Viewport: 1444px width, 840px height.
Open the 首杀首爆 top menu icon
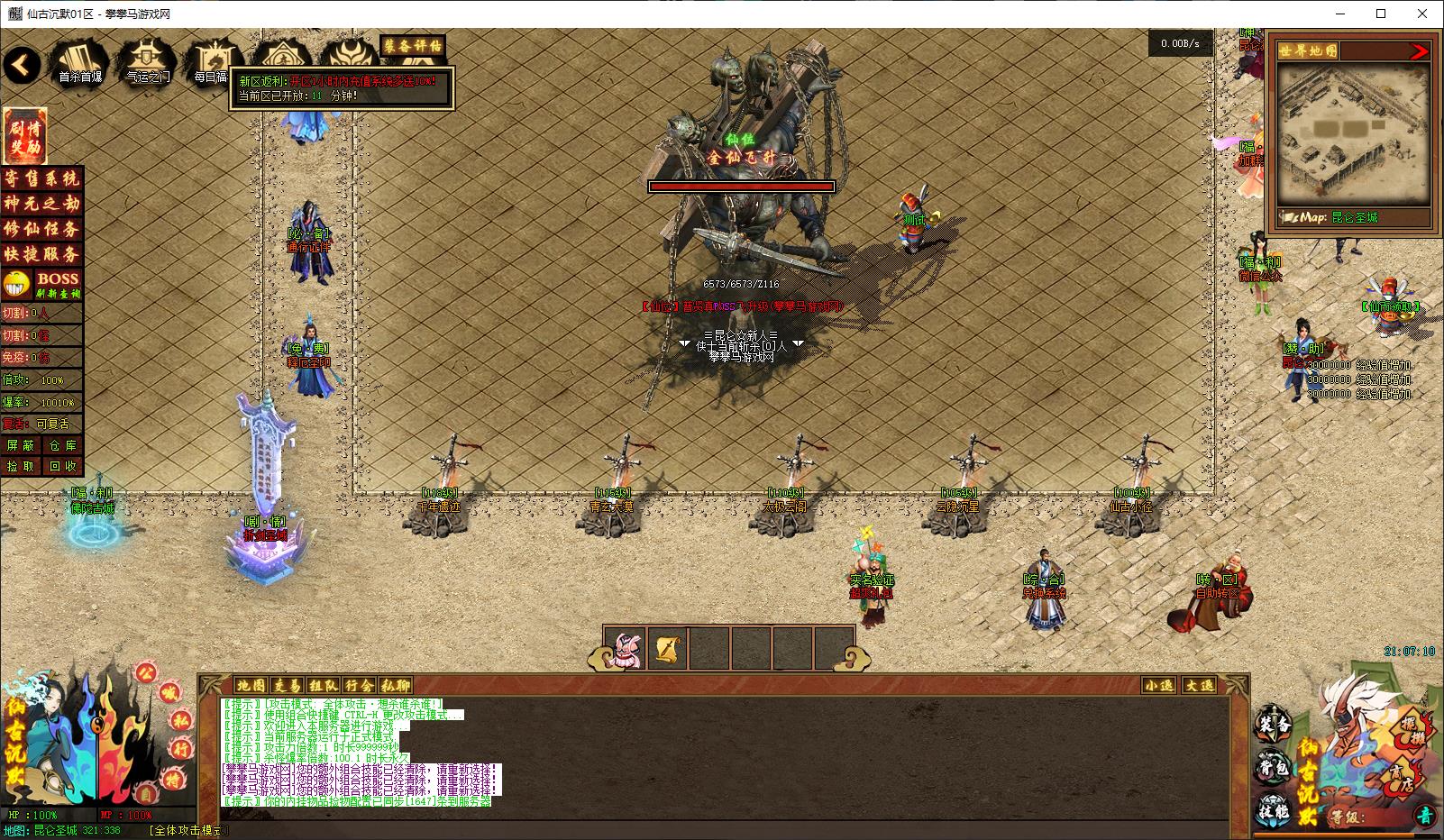coord(80,63)
